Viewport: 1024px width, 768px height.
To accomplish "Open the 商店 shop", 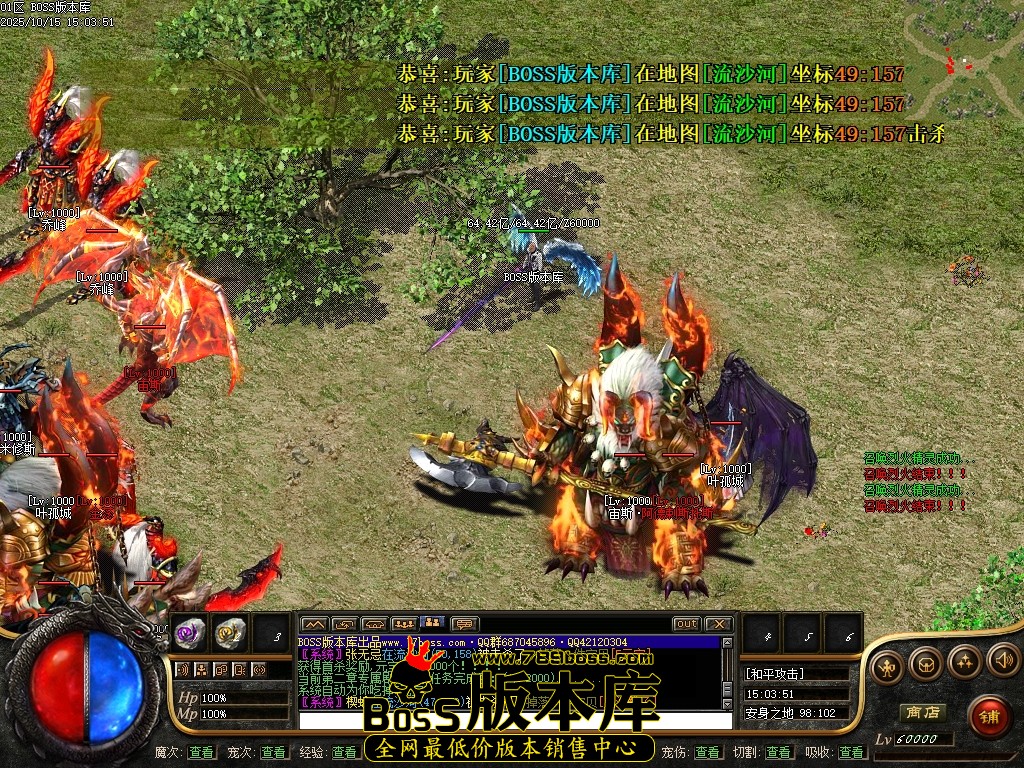I will point(922,713).
